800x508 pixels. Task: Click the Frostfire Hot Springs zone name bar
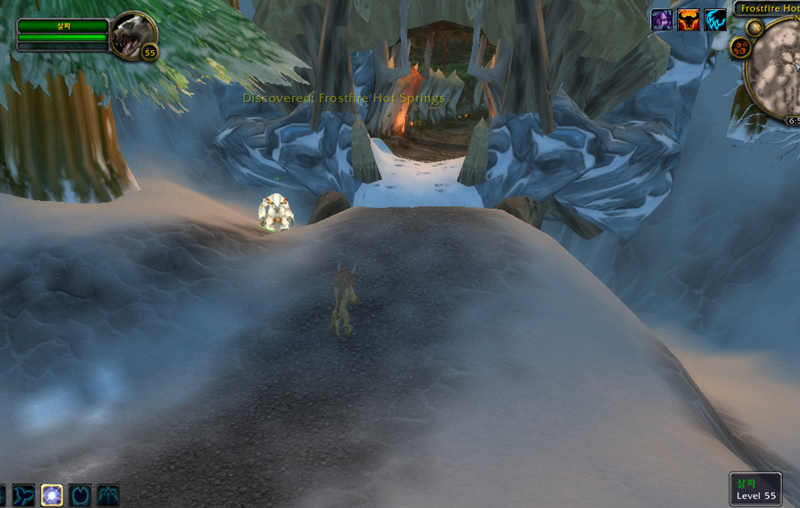(768, 8)
